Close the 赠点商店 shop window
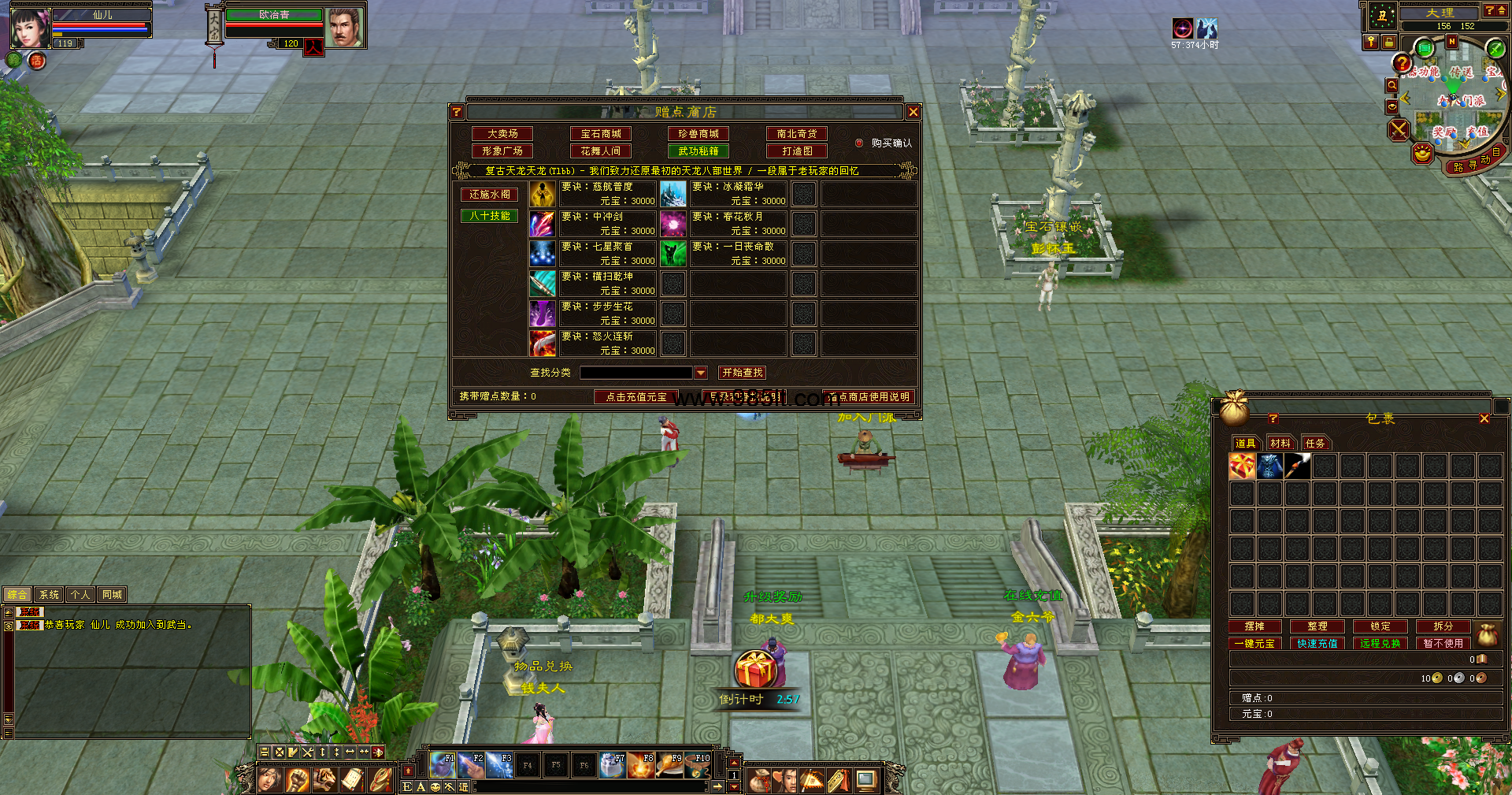Screen dimensions: 1512x795 click(913, 112)
